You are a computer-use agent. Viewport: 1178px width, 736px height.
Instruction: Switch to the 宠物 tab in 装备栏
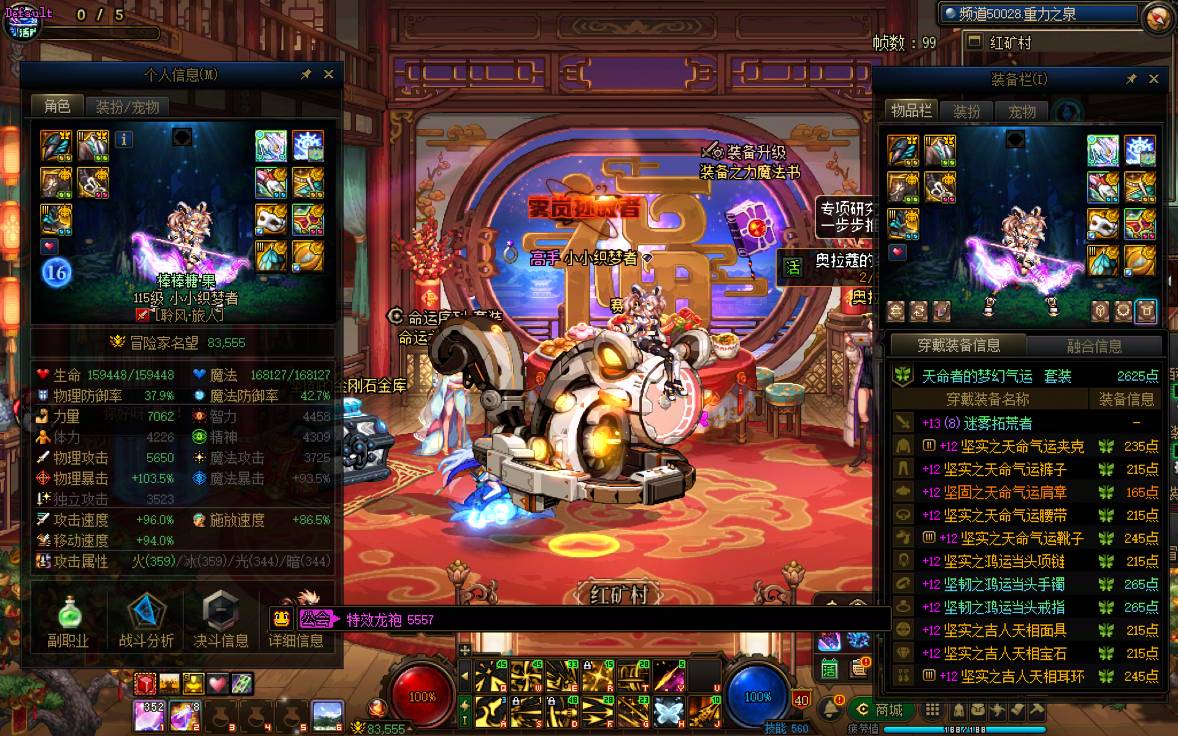click(x=1021, y=111)
